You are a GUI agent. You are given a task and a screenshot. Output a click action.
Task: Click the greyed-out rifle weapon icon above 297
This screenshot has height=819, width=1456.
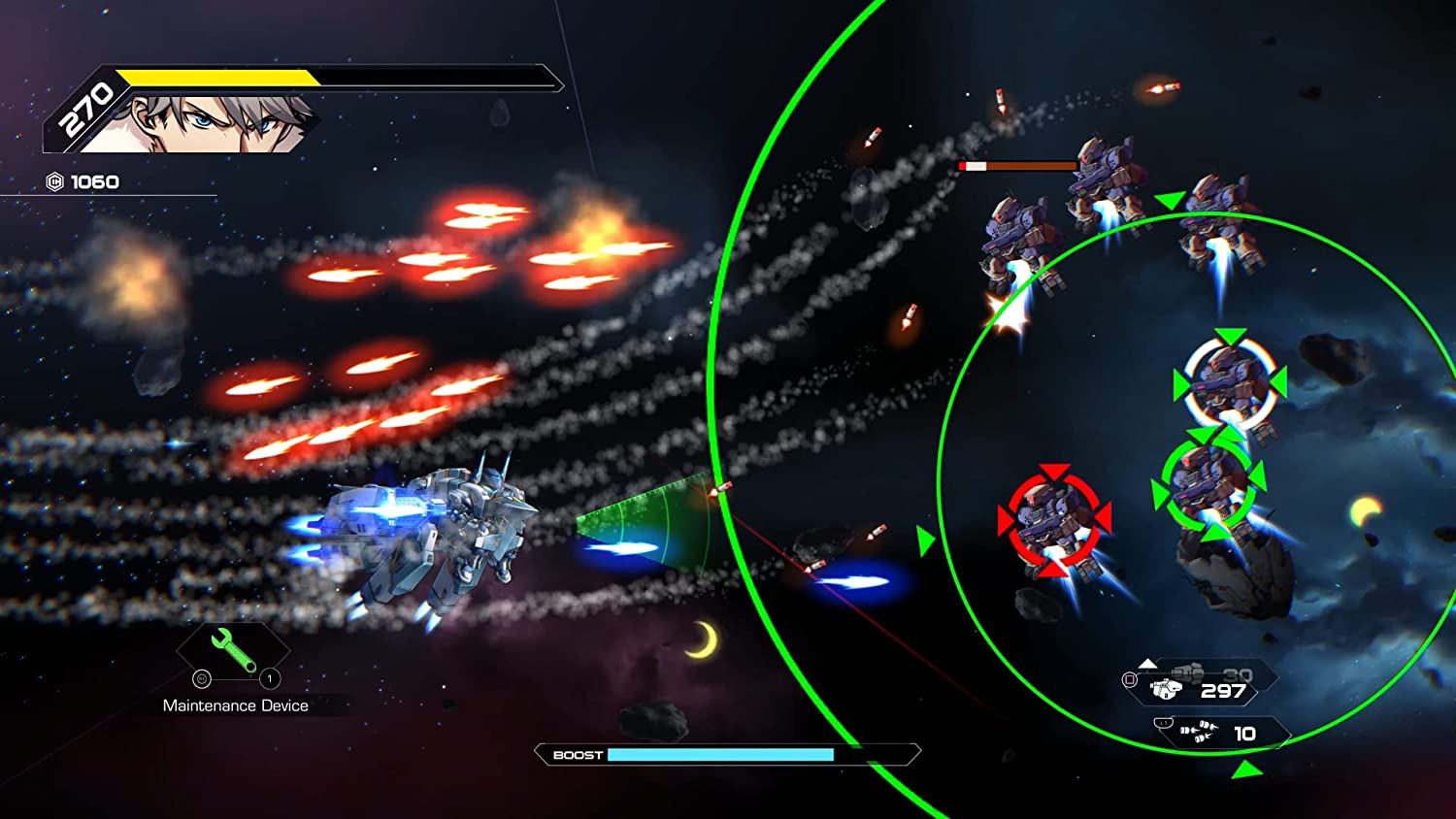point(1188,673)
